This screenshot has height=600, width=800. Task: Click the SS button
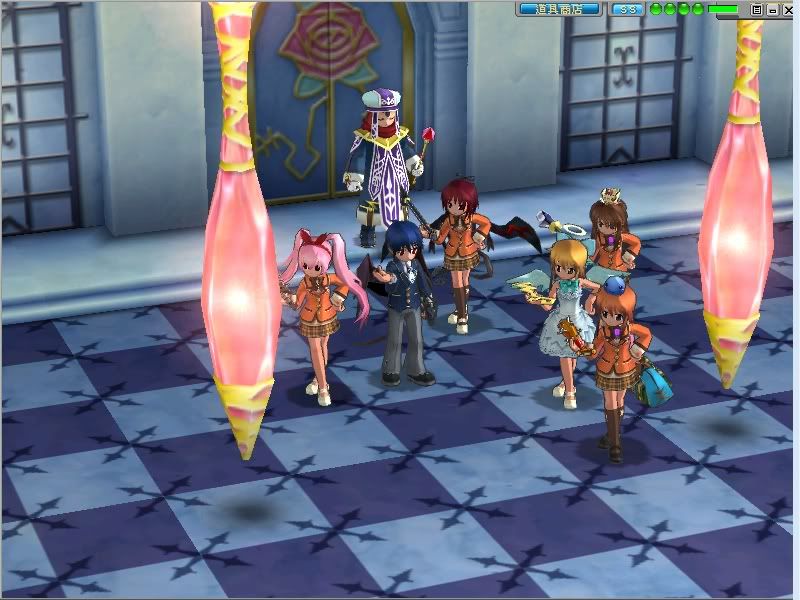626,9
